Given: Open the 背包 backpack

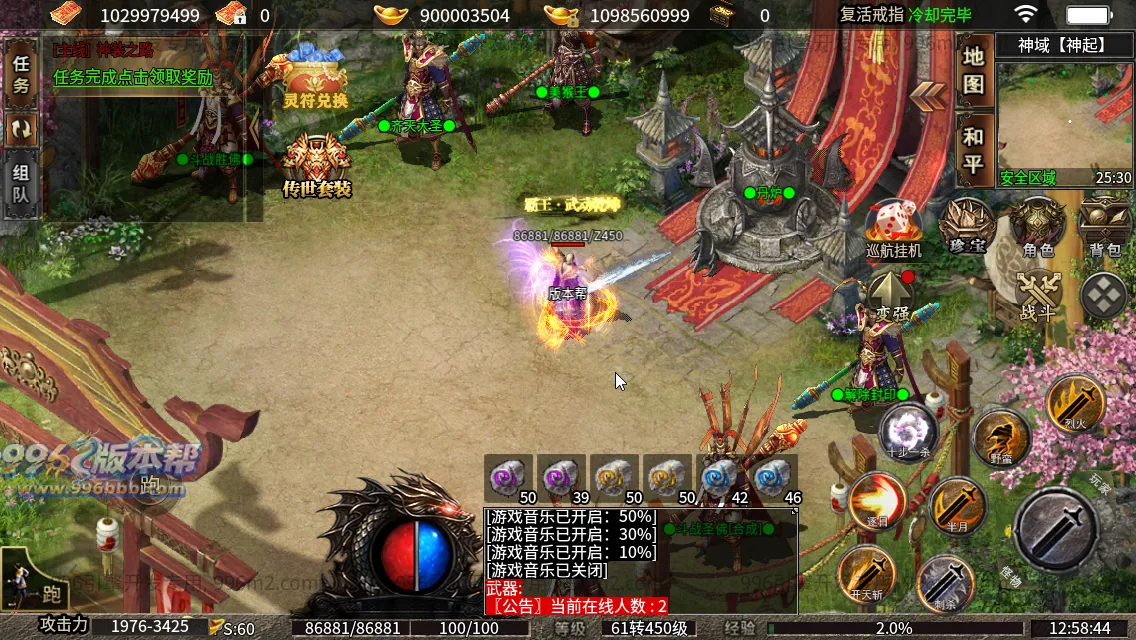Looking at the screenshot, I should click(x=1104, y=226).
